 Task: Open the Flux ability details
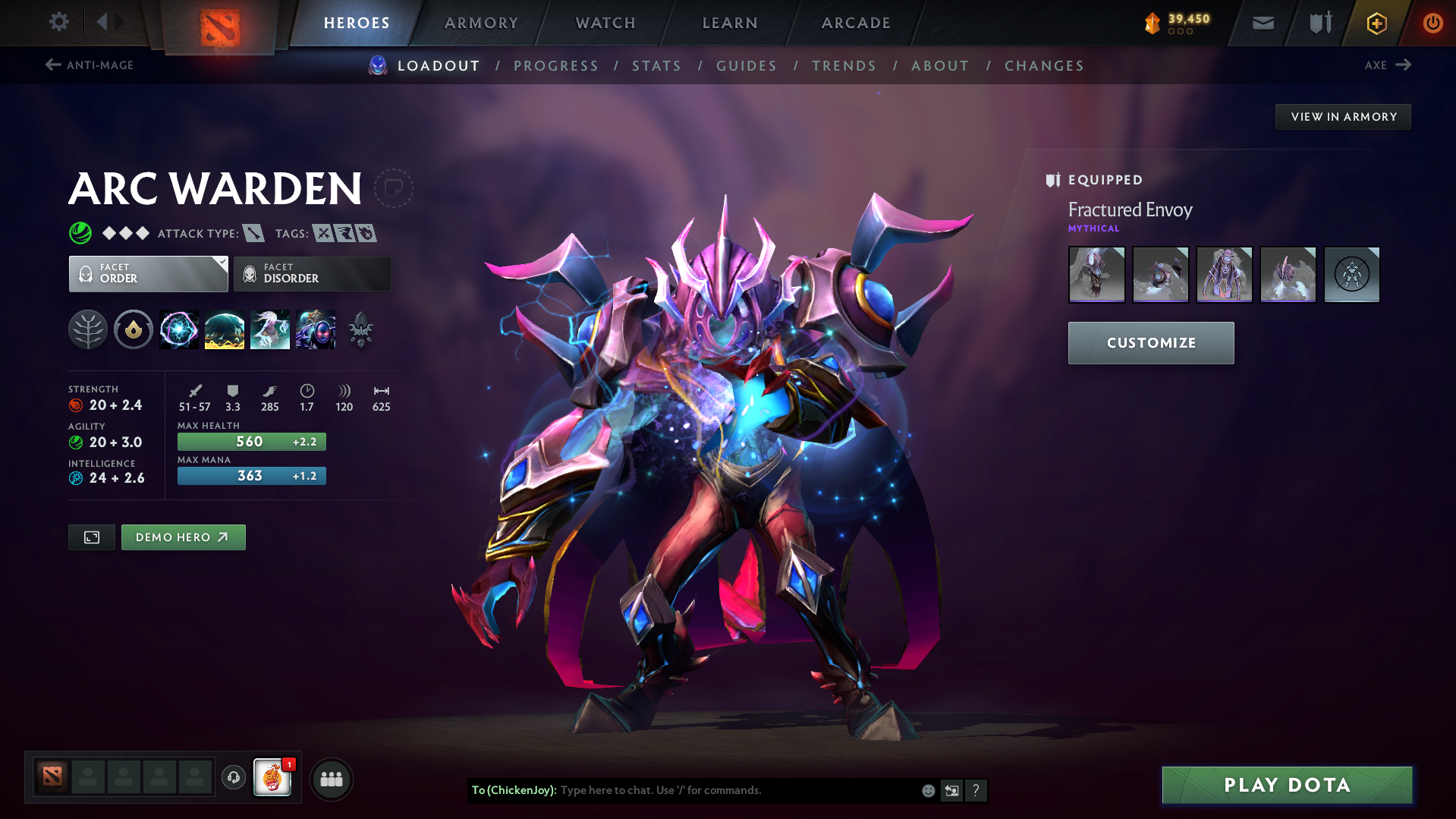(x=179, y=329)
